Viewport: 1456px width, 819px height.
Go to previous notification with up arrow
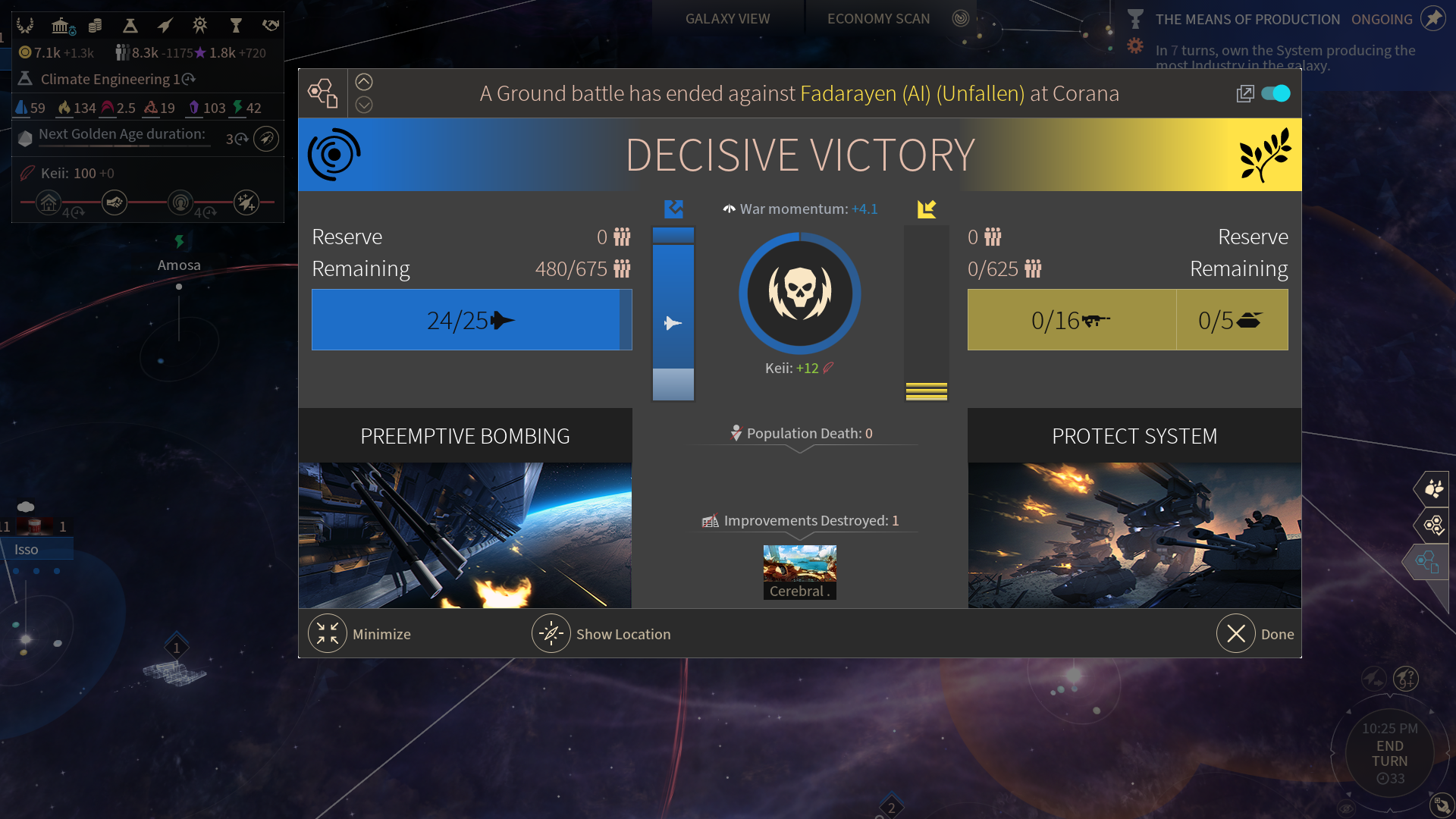click(x=364, y=82)
